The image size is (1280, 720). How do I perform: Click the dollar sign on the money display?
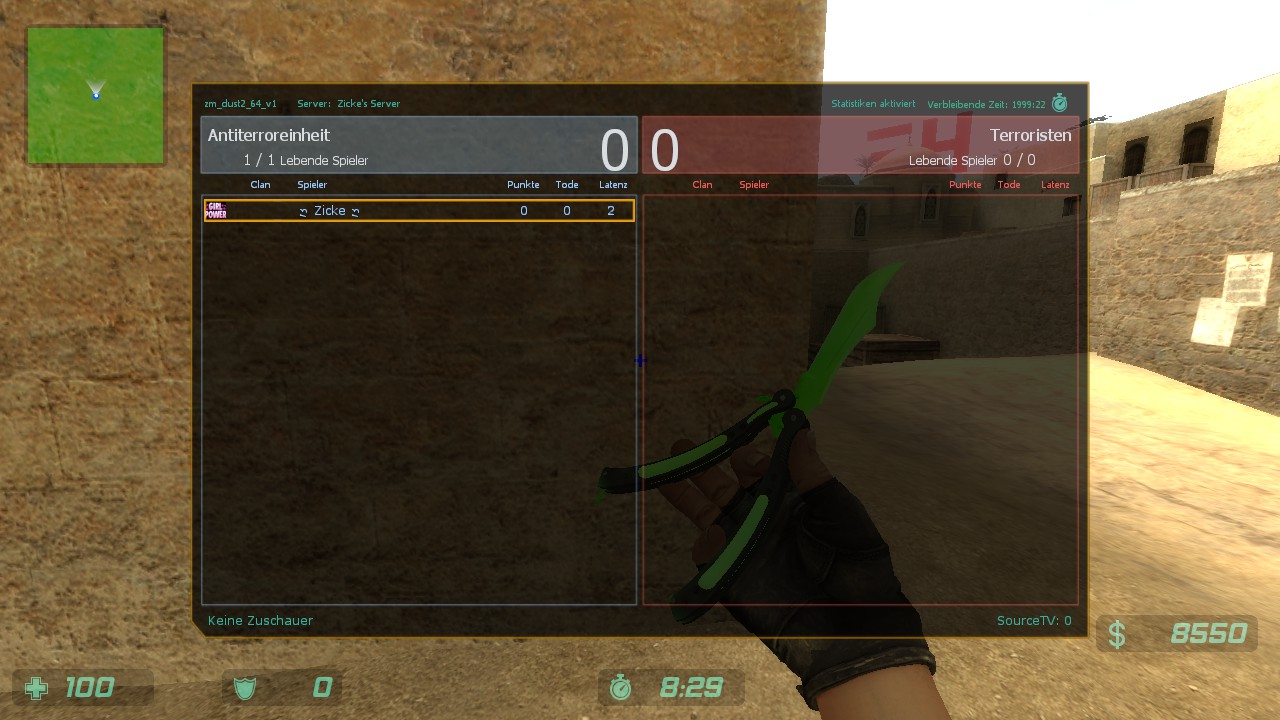pos(1118,633)
